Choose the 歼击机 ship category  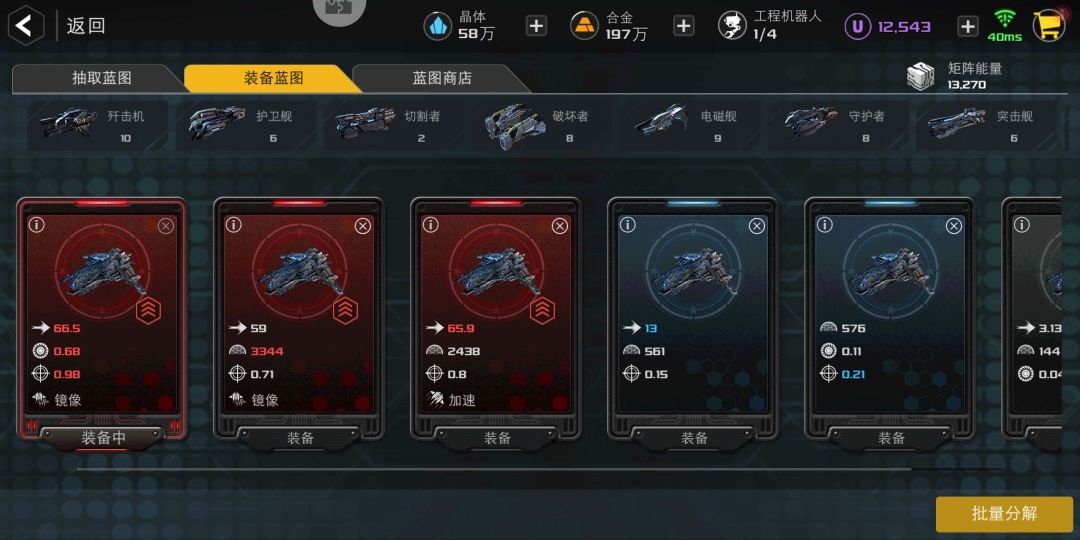pyautogui.click(x=97, y=125)
